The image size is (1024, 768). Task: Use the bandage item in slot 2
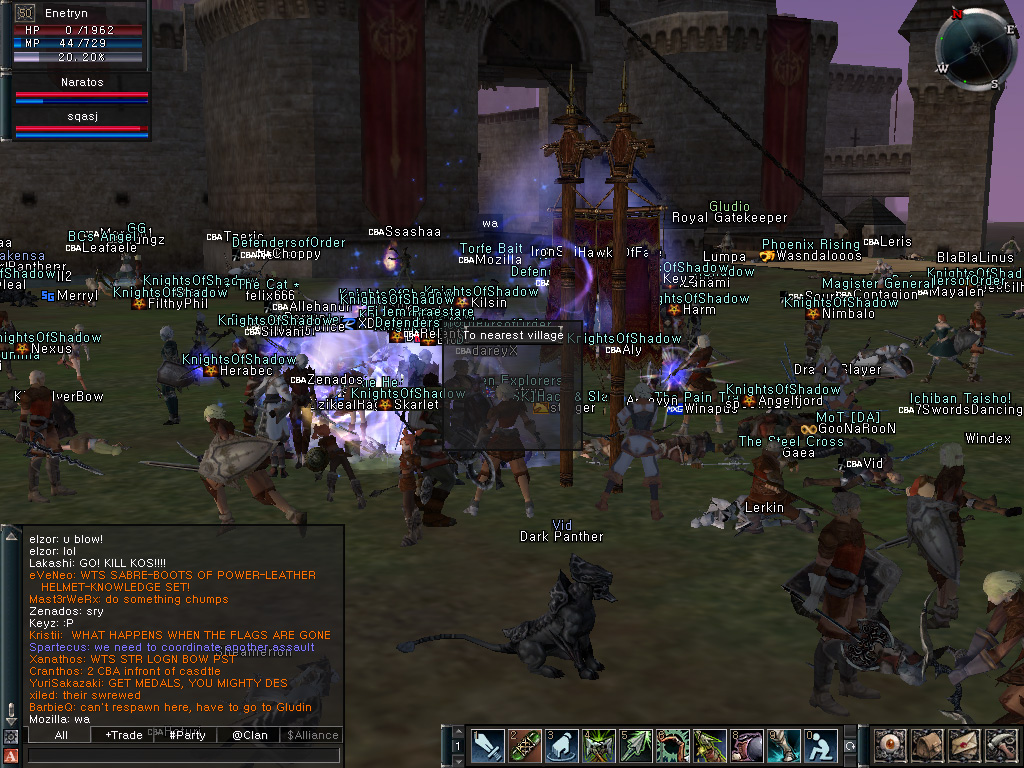click(x=525, y=746)
